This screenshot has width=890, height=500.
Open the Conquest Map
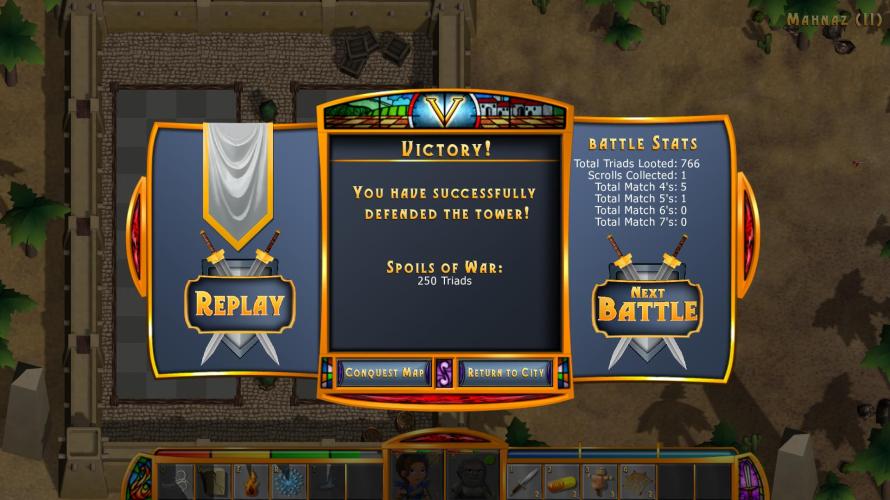click(385, 373)
